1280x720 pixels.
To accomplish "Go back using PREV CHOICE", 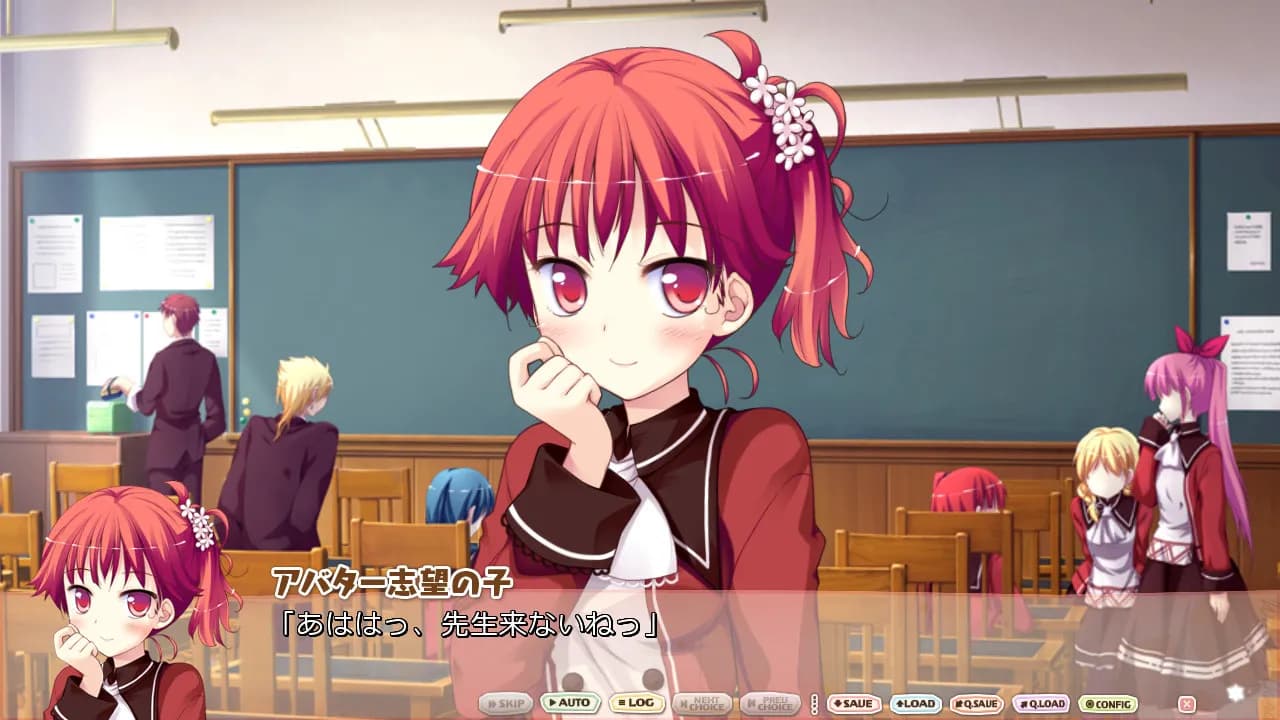I will 770,703.
